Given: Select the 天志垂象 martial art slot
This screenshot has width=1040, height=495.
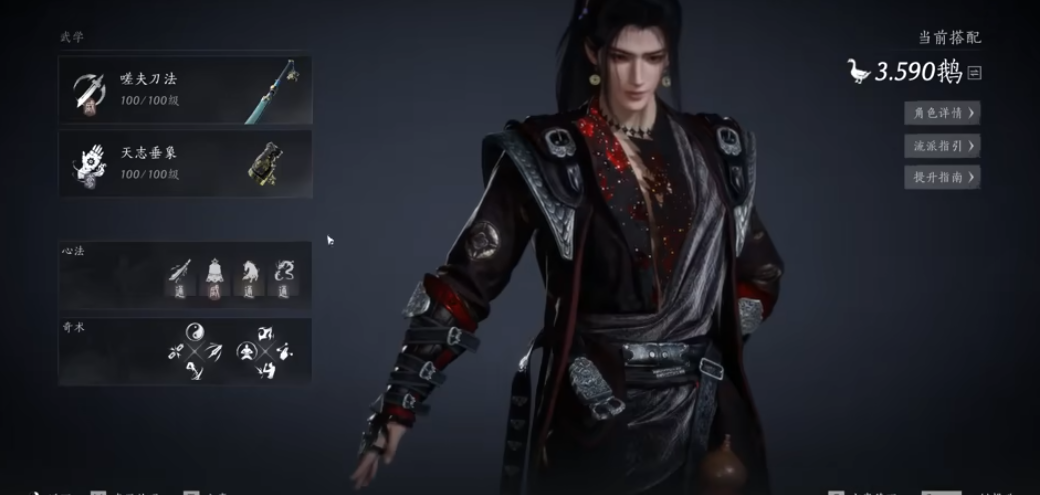Looking at the screenshot, I should tap(185, 163).
